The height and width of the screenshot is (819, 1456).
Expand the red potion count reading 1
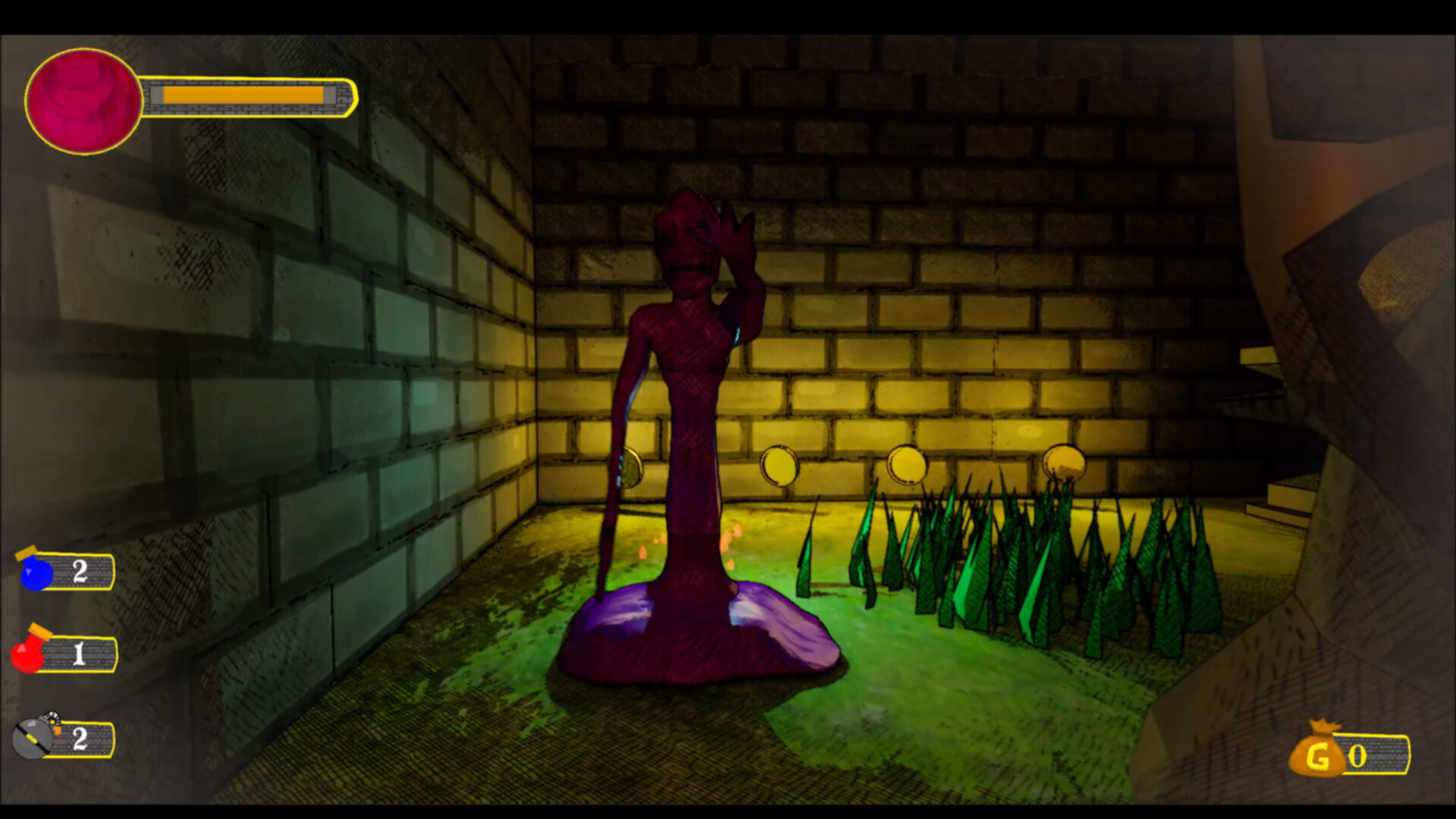tap(80, 655)
